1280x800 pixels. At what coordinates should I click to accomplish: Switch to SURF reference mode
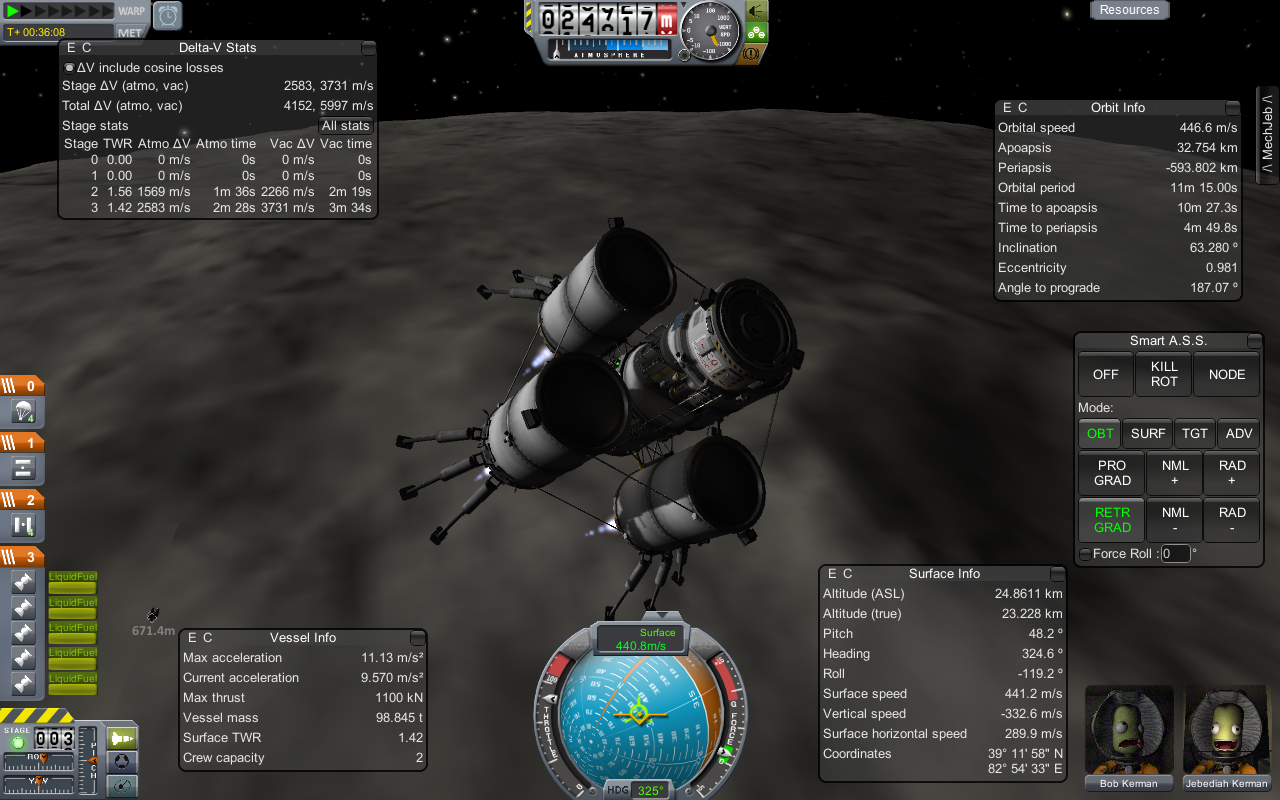click(x=1148, y=433)
